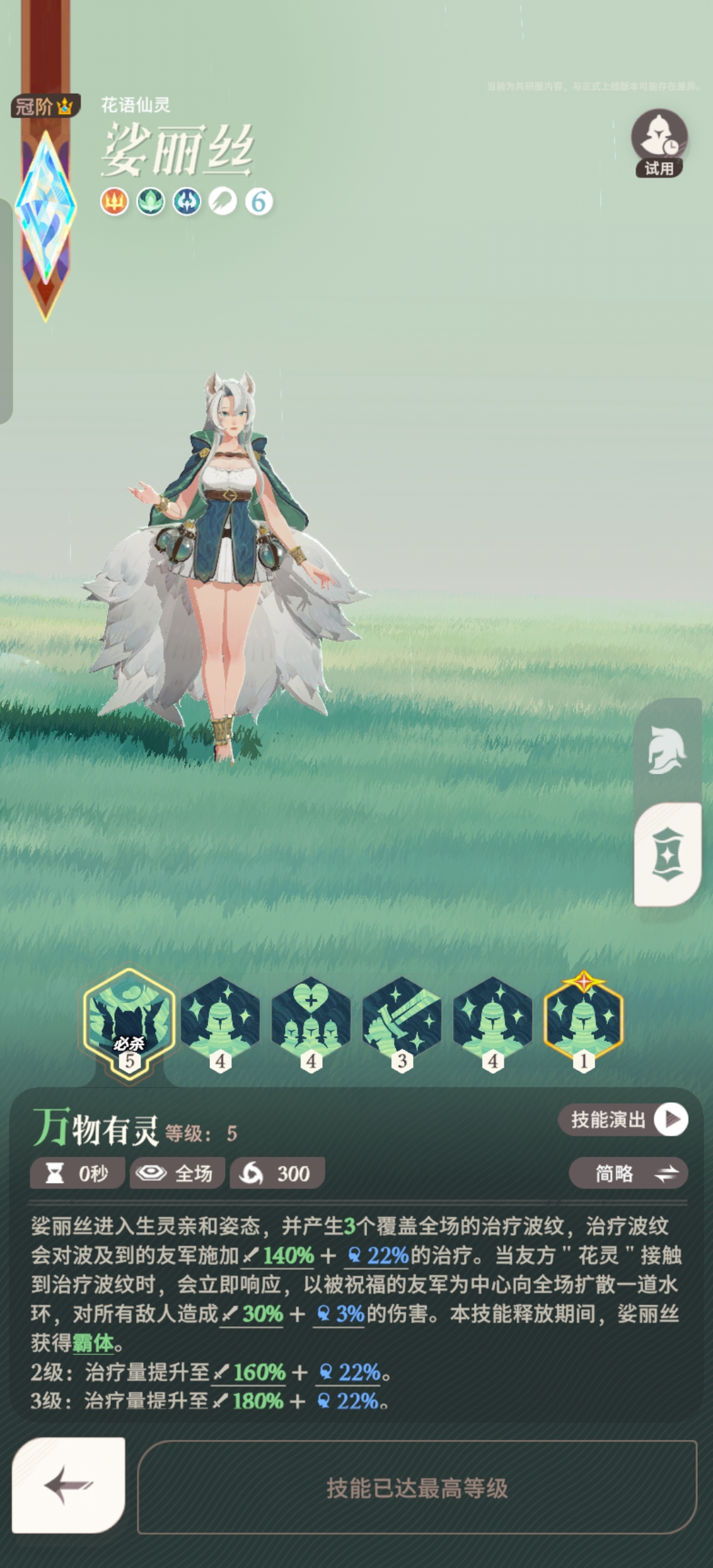
Task: Toggle the 简略 brief description switch
Action: (x=628, y=1173)
